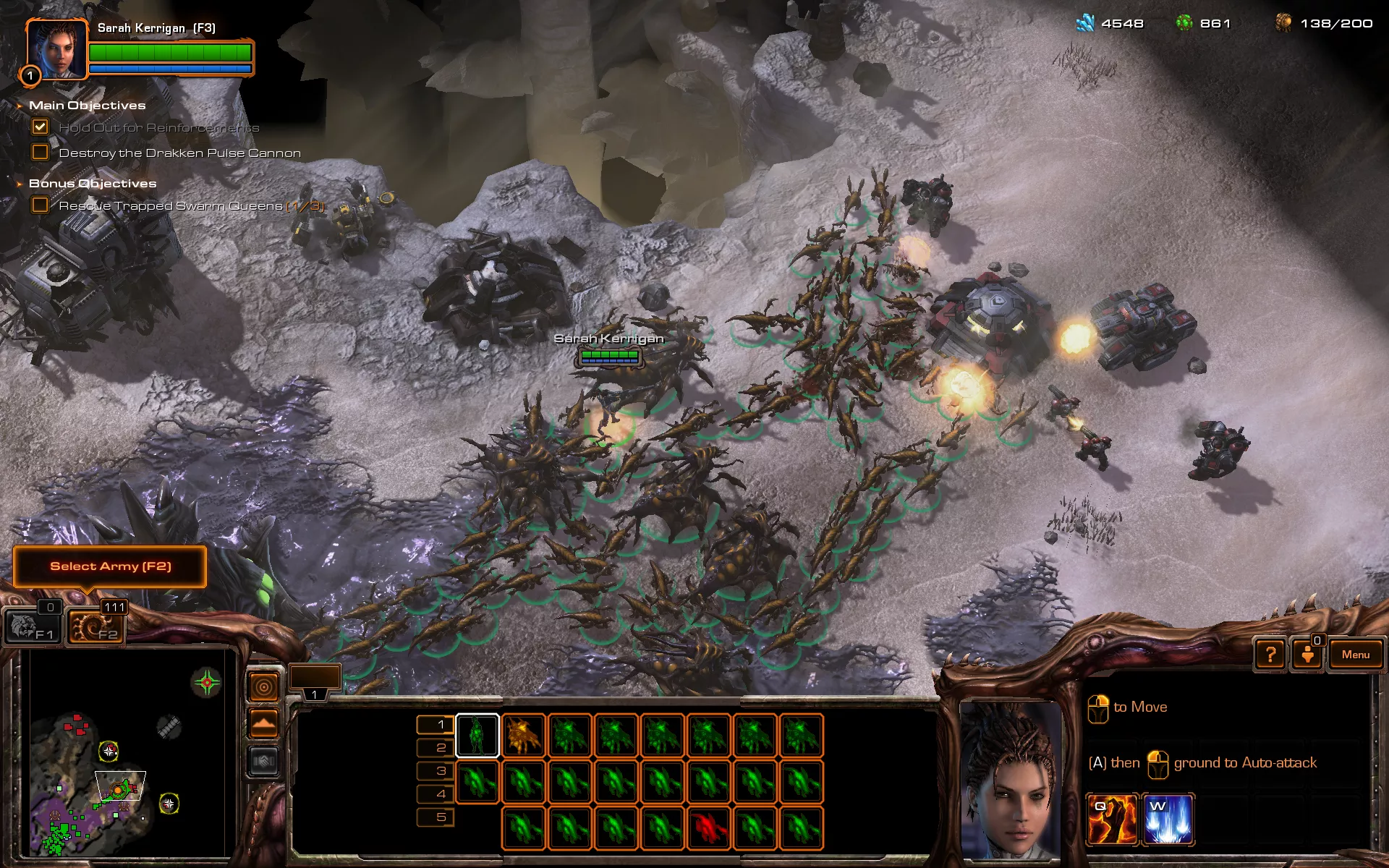
Task: Open the game Menu
Action: (x=1355, y=655)
